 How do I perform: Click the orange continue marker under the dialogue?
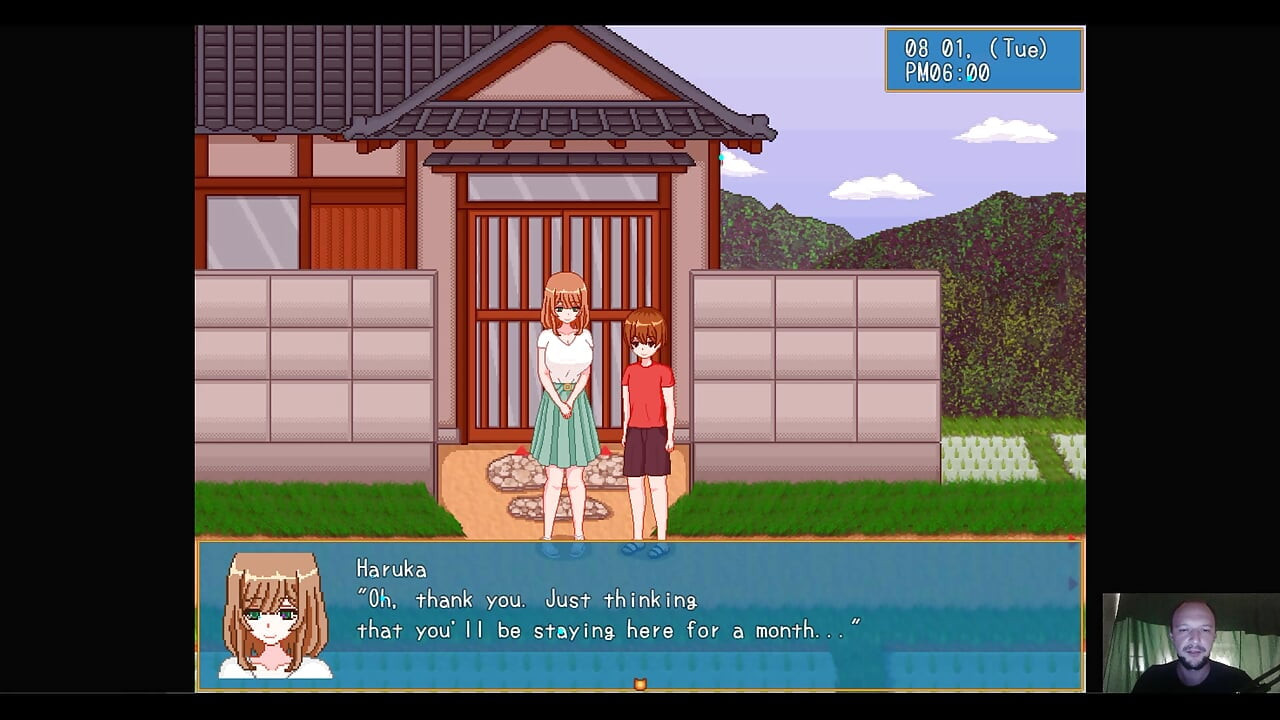tap(640, 684)
